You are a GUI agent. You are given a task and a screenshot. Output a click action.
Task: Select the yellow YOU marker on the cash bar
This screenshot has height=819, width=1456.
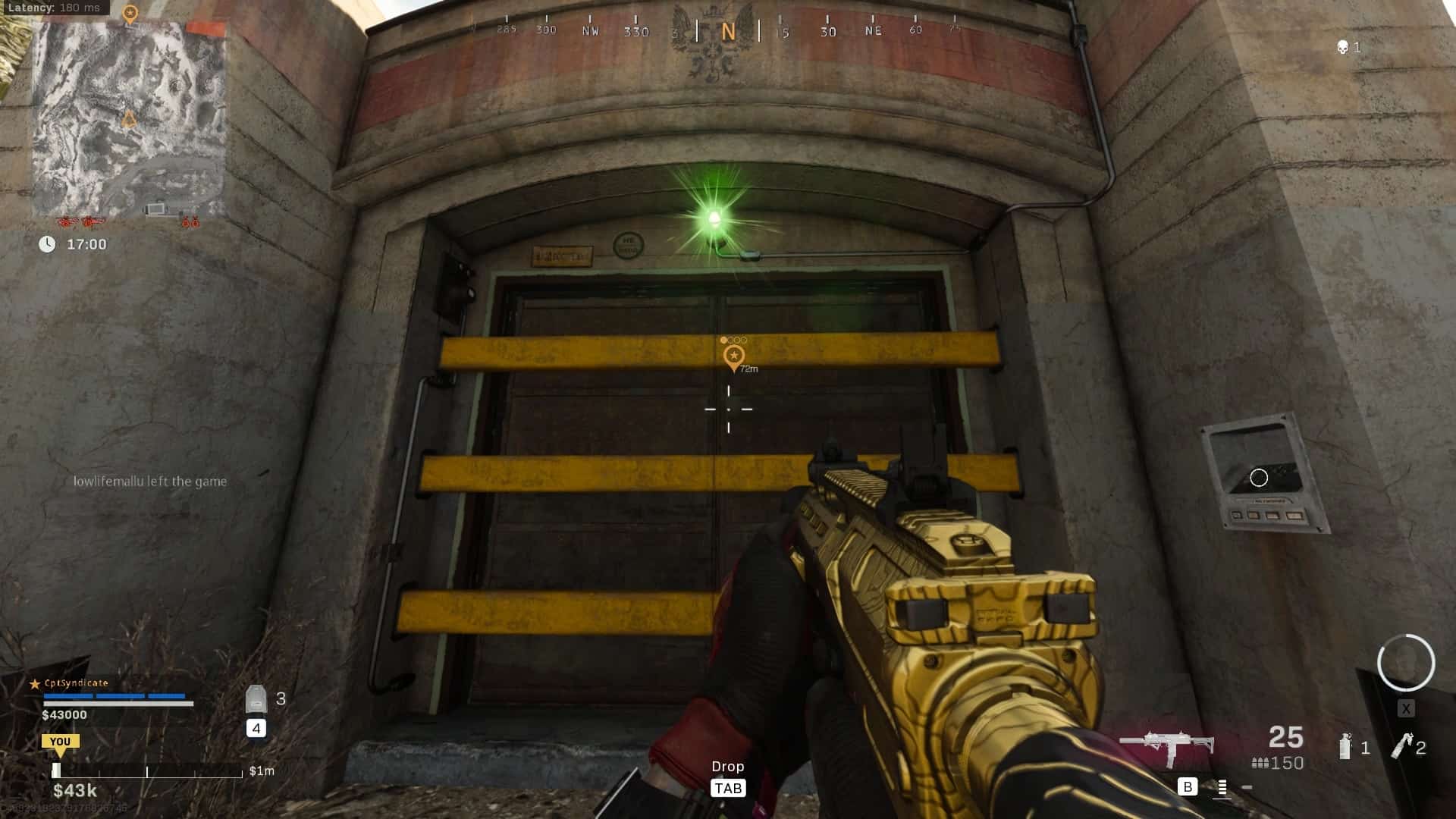click(60, 743)
